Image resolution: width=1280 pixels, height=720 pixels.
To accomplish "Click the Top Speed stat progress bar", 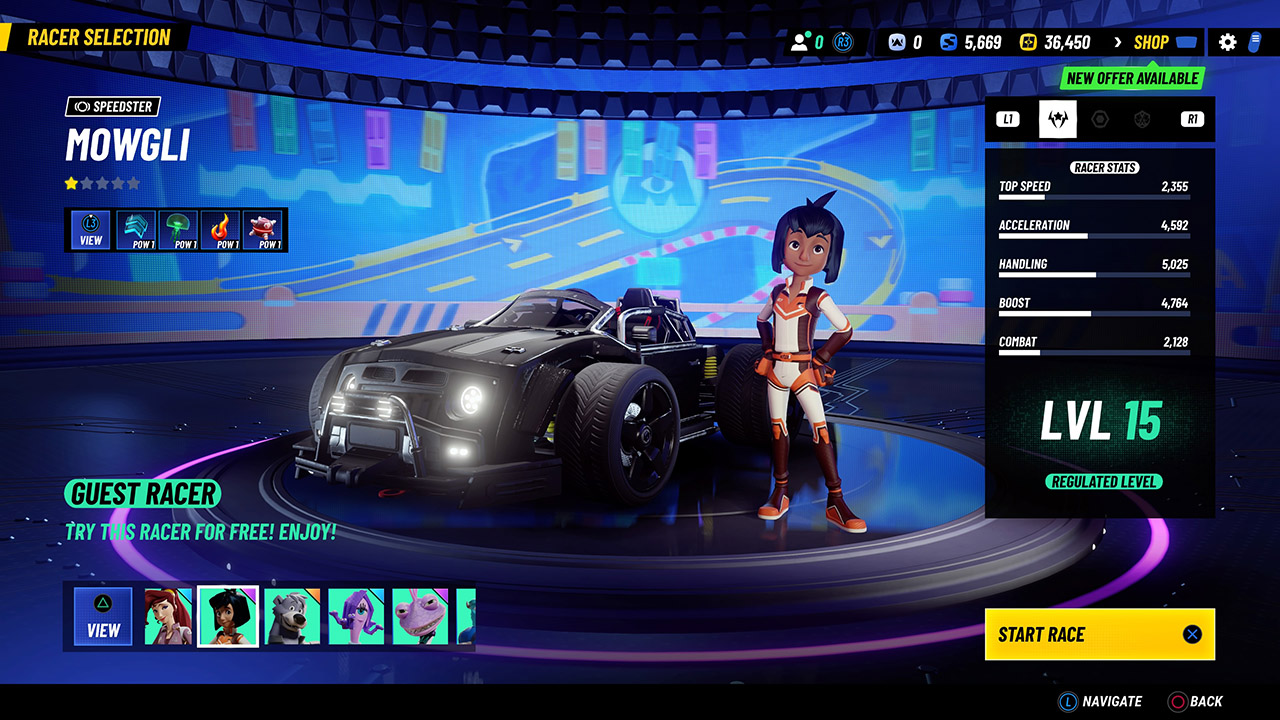I will click(1093, 196).
